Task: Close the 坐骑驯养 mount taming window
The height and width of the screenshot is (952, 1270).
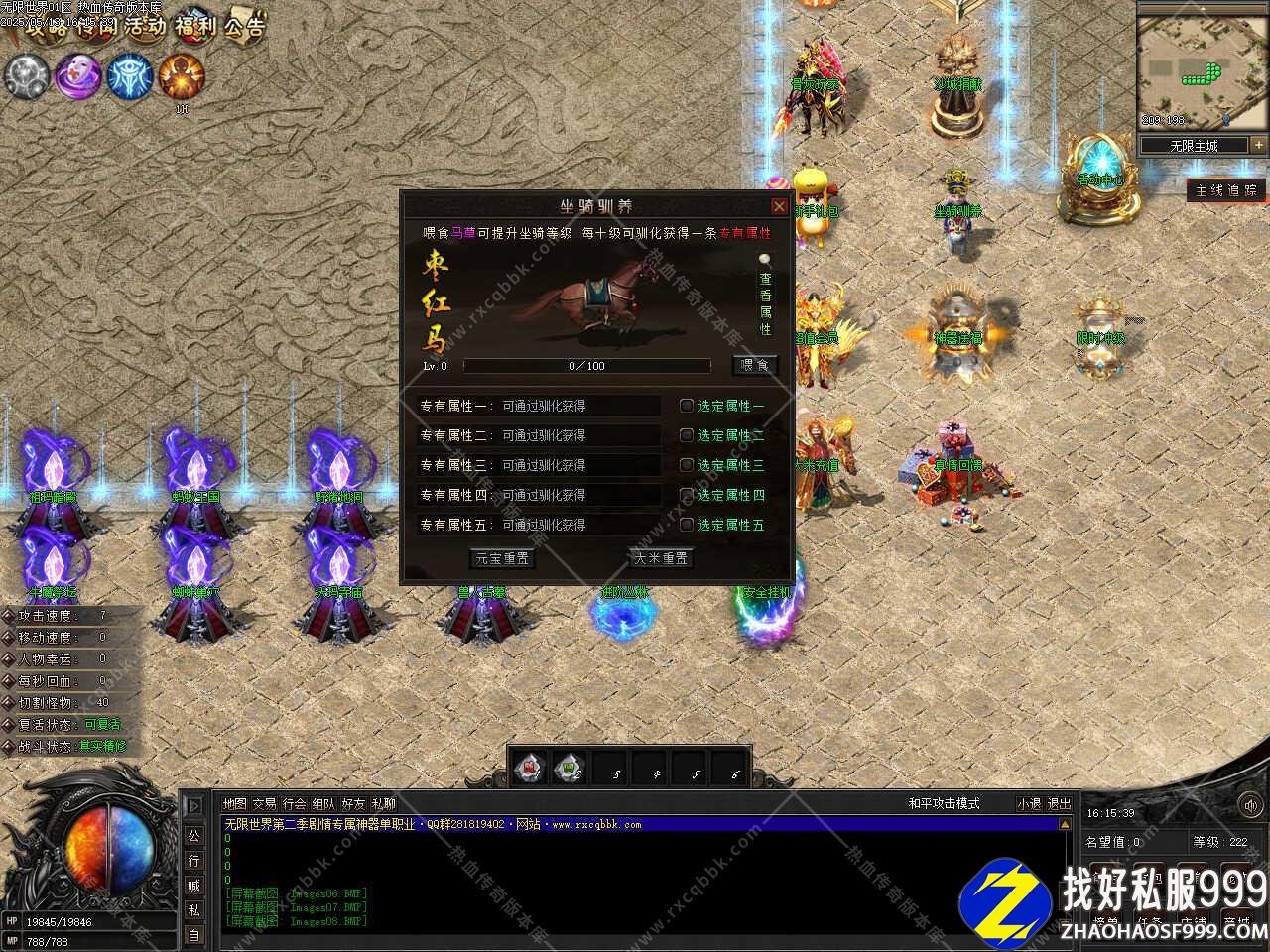Action: [779, 206]
